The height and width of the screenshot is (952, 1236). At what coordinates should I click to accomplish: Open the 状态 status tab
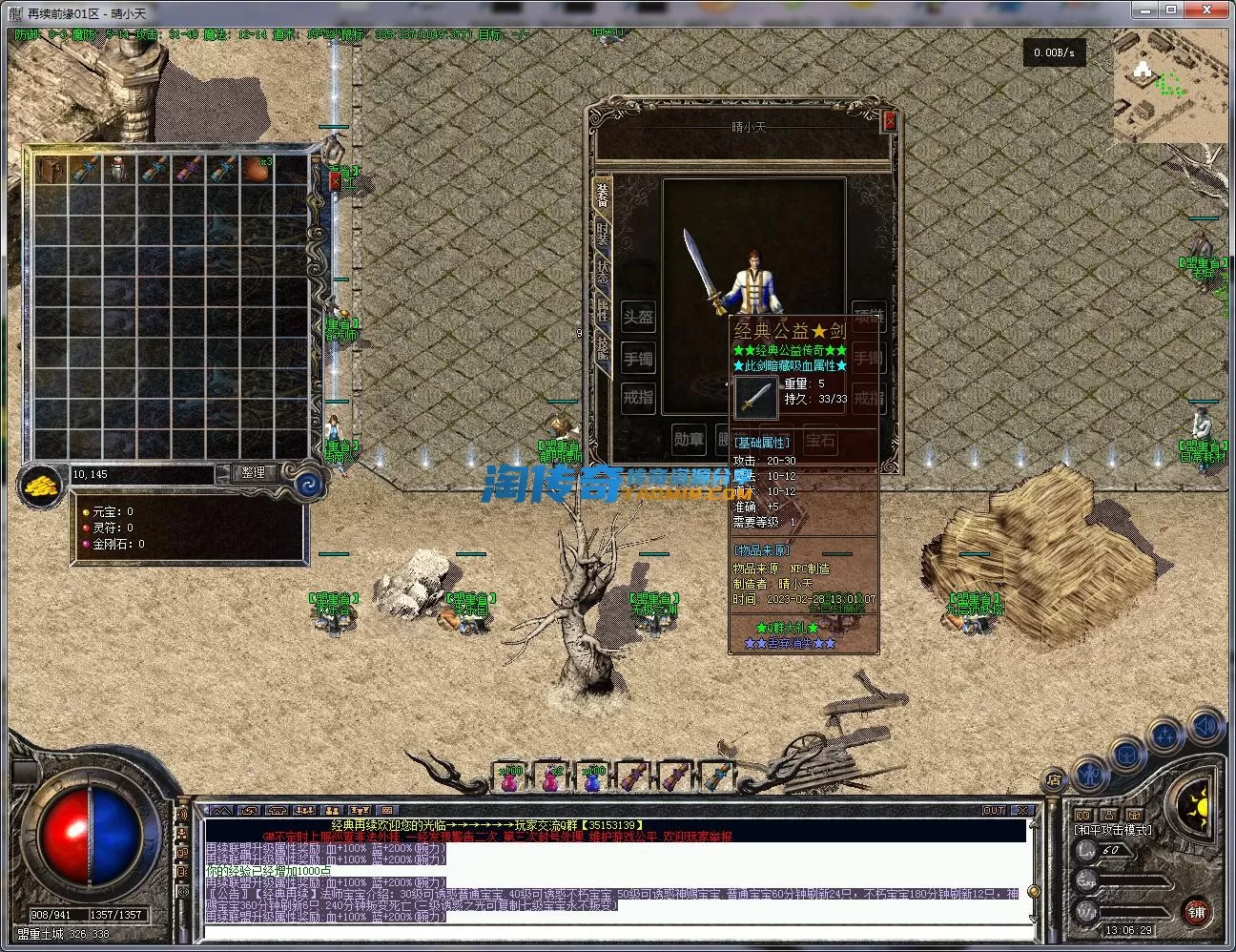(603, 270)
